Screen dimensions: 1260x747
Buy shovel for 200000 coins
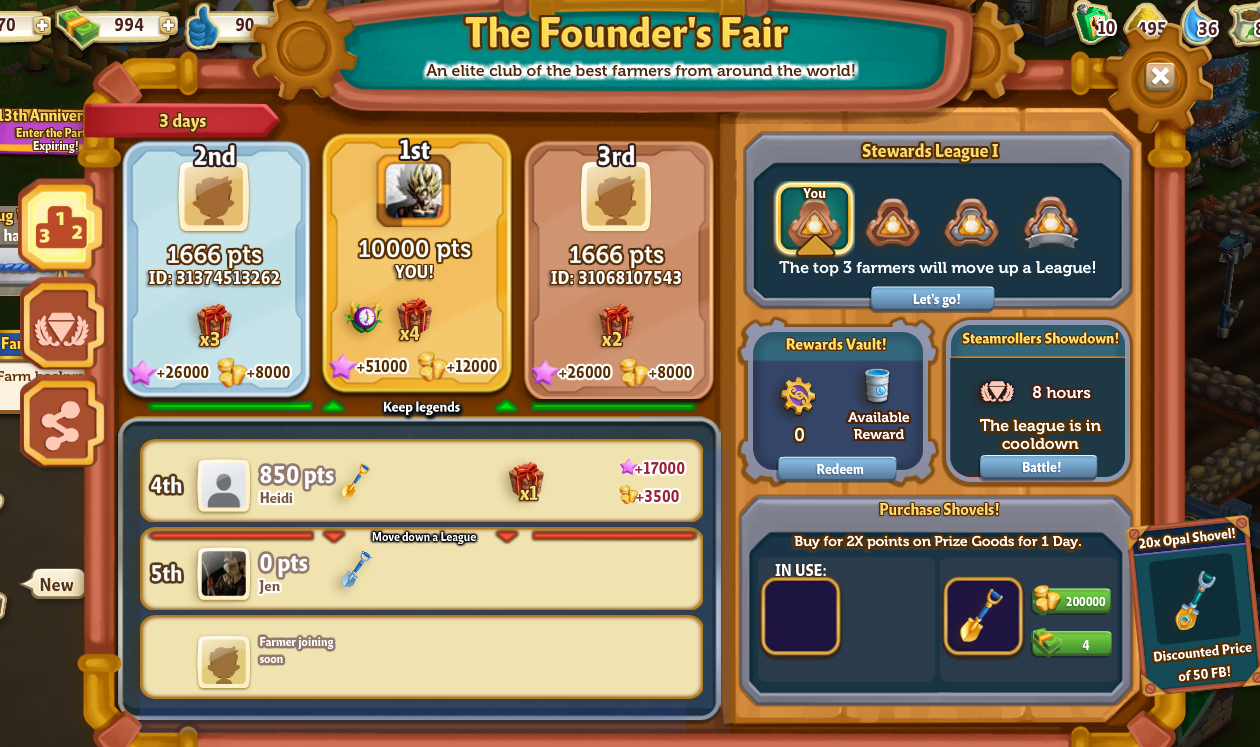point(1071,601)
